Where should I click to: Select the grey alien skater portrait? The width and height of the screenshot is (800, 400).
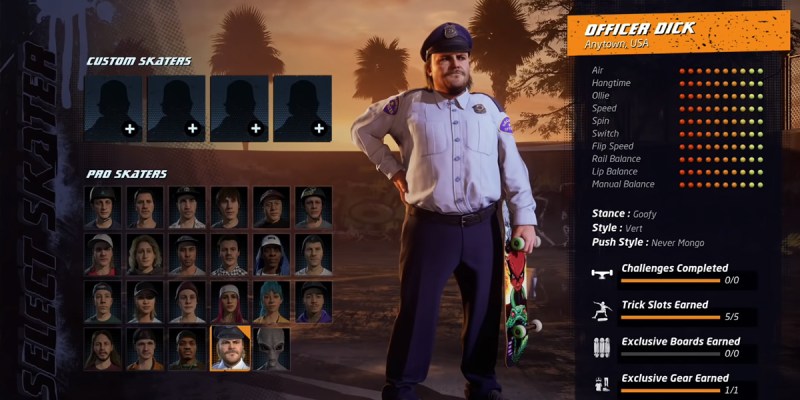point(271,349)
